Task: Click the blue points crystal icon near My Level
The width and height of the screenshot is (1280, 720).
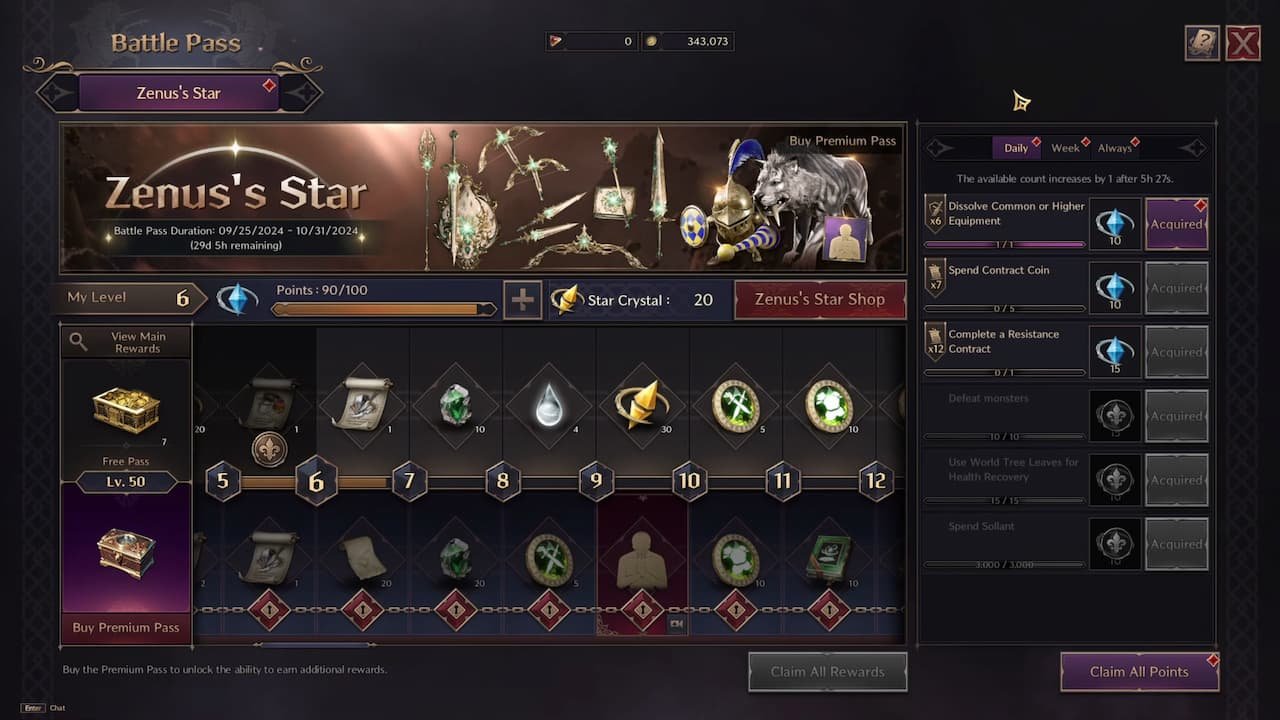Action: pos(237,299)
